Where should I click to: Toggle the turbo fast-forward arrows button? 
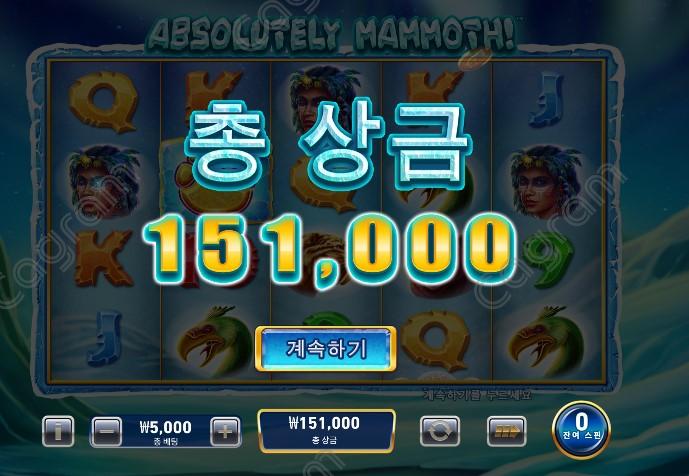click(x=506, y=431)
